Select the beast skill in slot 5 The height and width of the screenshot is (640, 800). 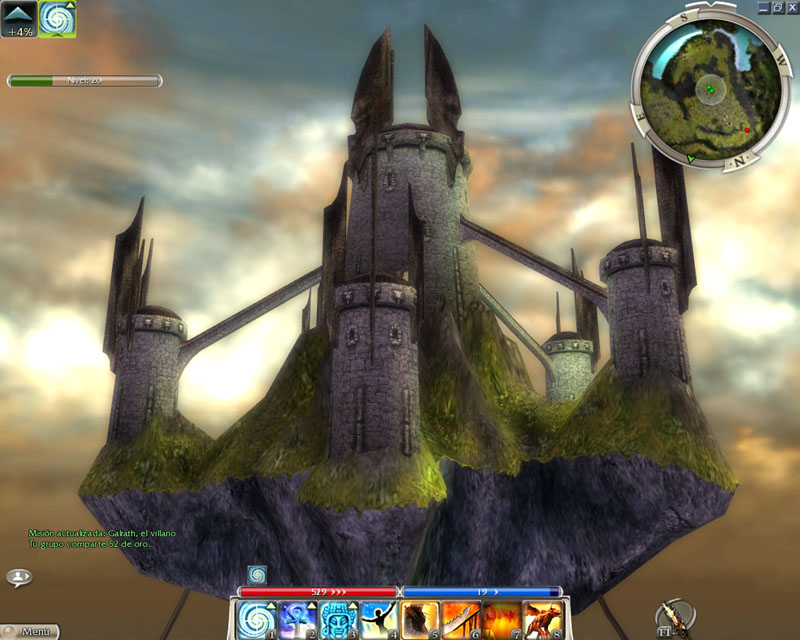coord(420,619)
